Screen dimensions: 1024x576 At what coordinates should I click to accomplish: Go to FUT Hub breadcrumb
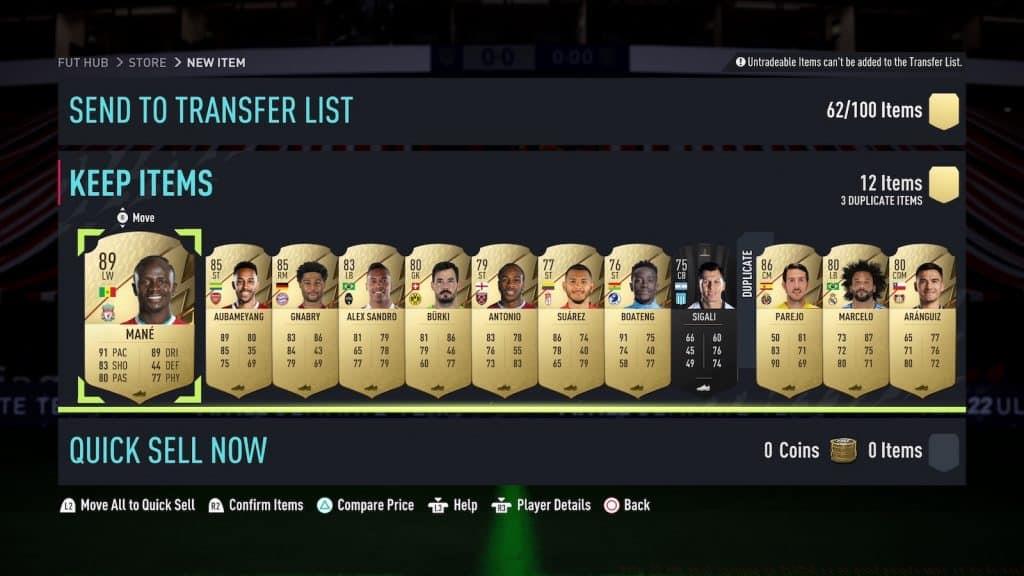click(82, 62)
